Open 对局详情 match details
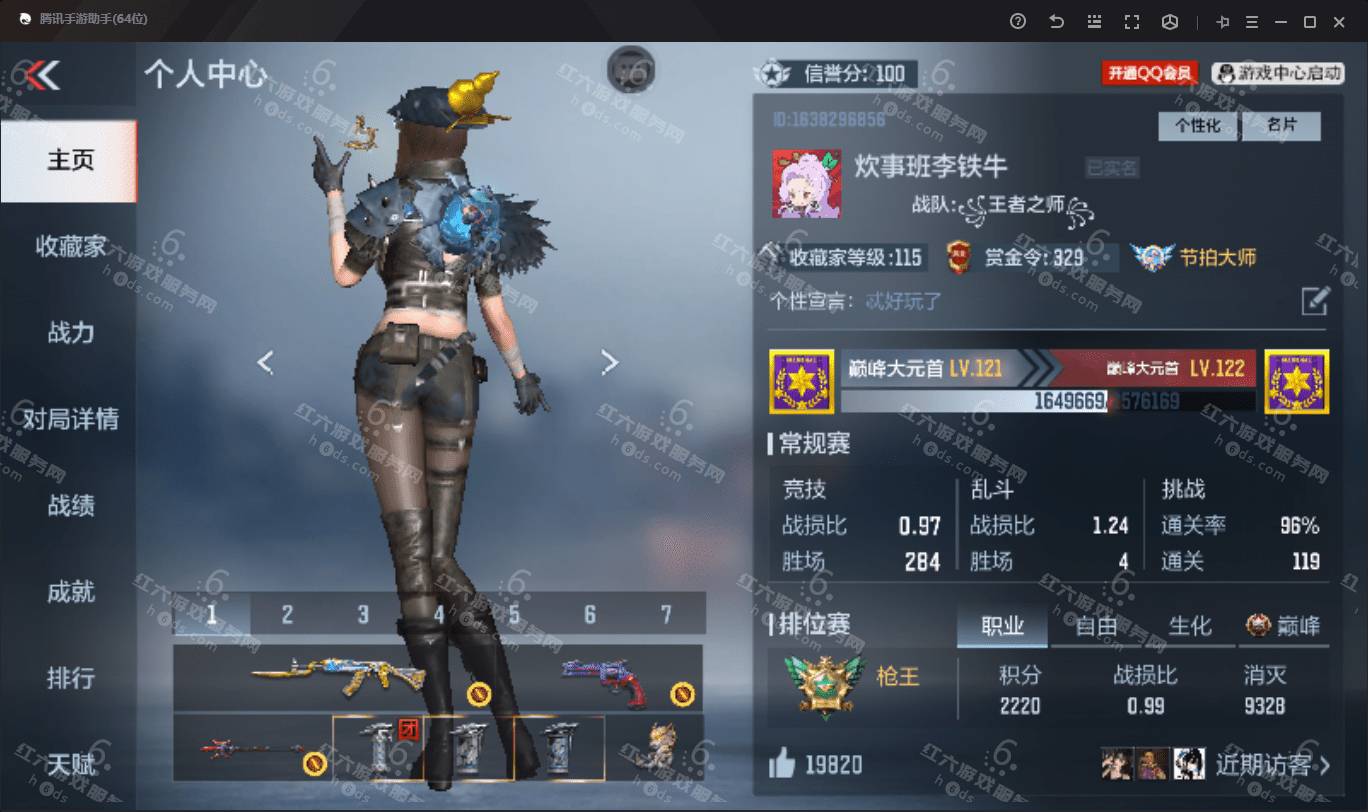This screenshot has width=1368, height=812. (x=70, y=418)
